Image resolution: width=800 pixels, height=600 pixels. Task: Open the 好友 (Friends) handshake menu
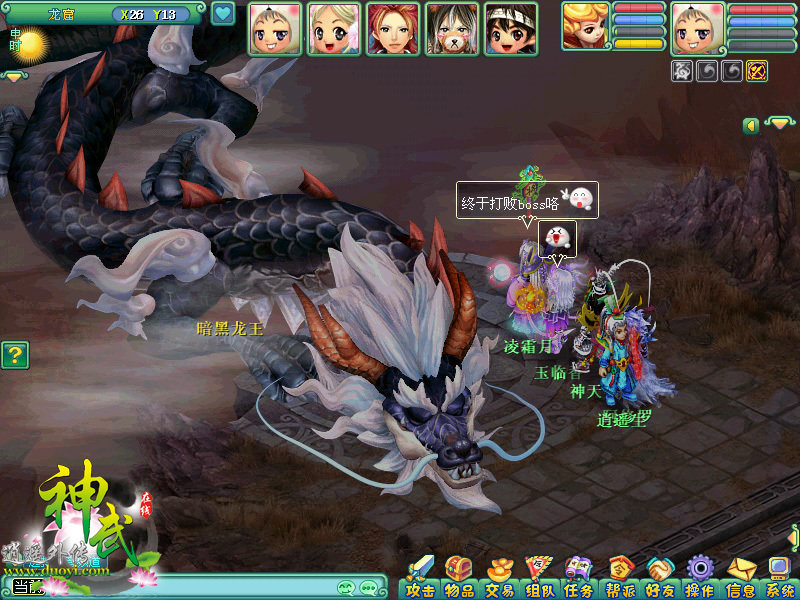pos(659,578)
